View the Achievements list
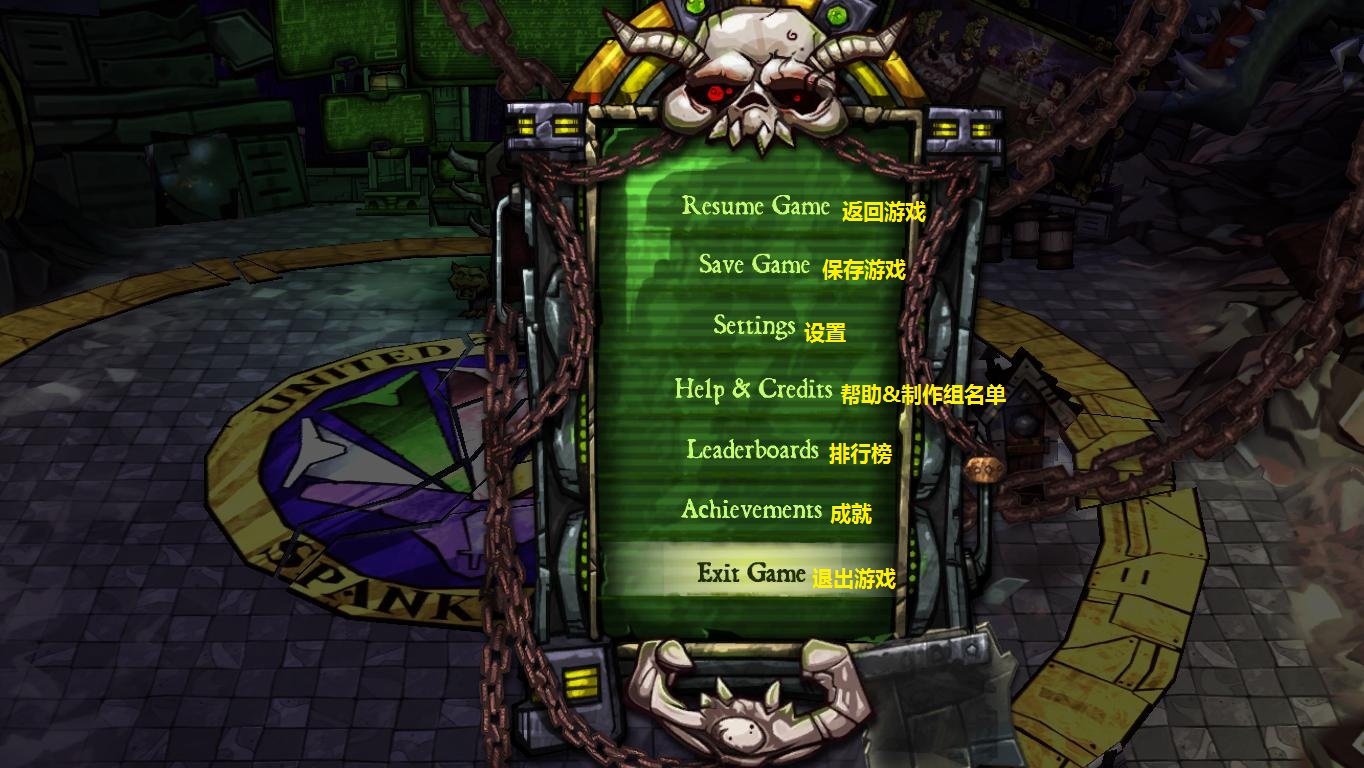The image size is (1364, 768). [x=752, y=510]
